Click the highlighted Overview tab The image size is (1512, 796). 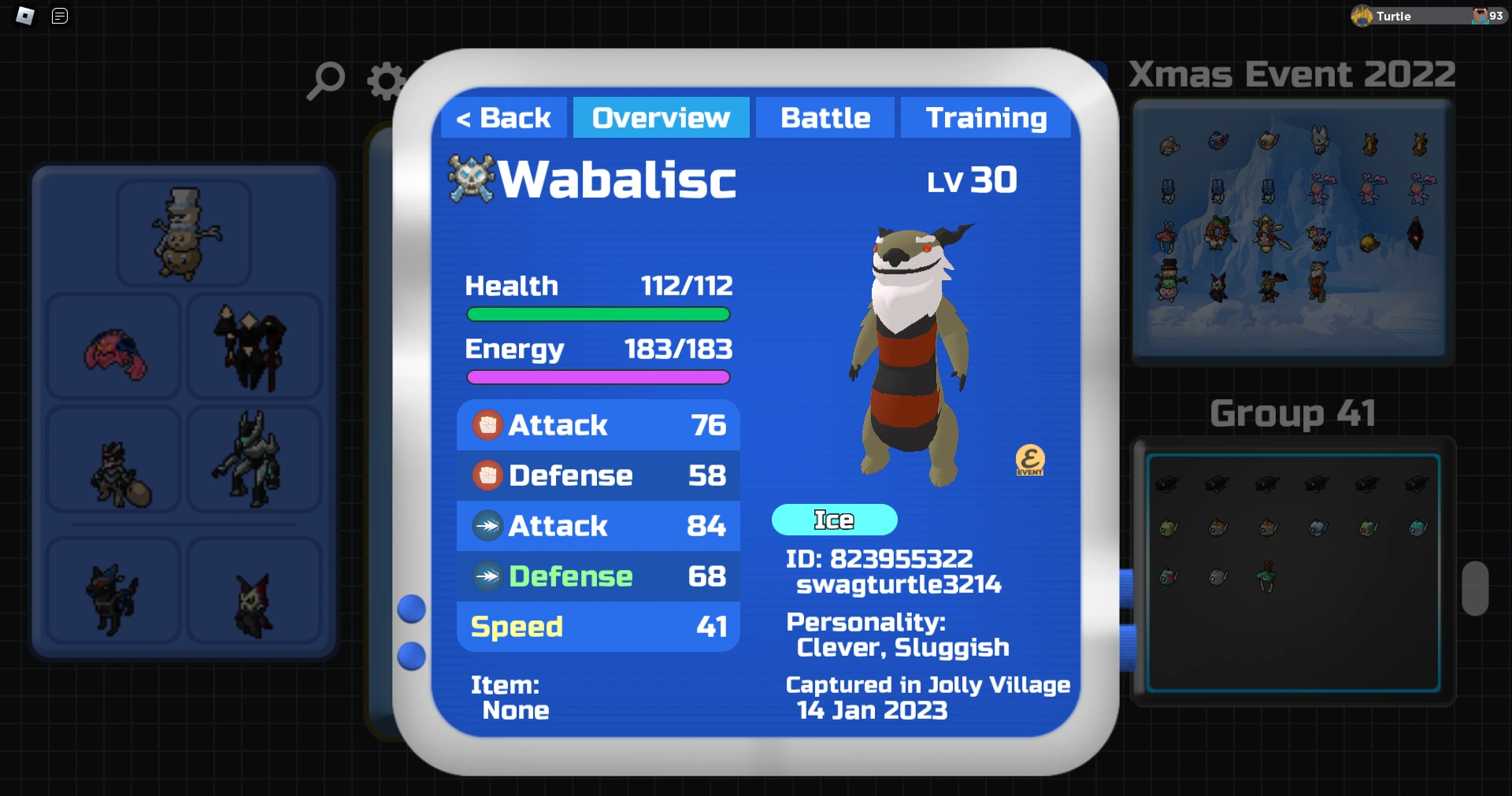pyautogui.click(x=661, y=117)
